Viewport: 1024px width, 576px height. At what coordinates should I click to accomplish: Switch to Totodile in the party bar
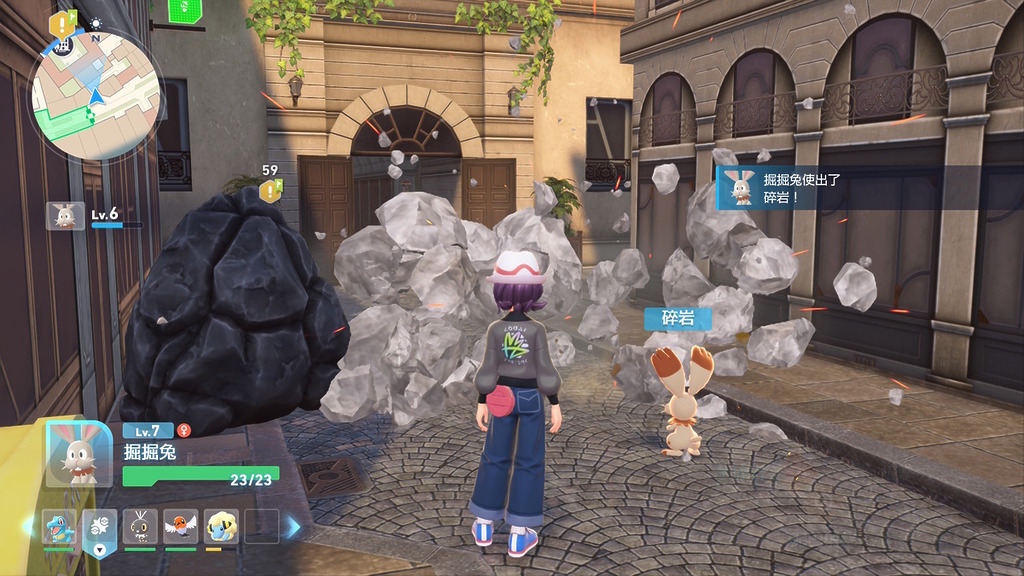click(x=59, y=525)
